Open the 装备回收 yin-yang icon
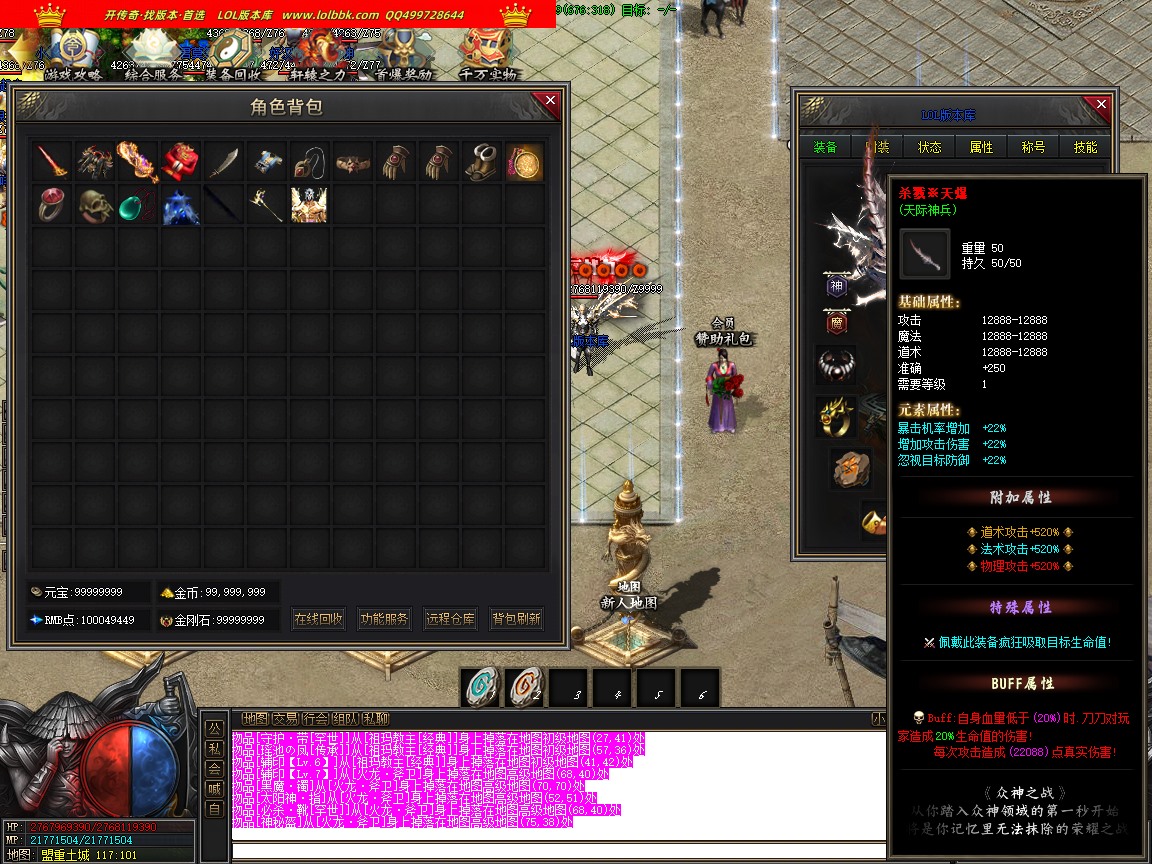This screenshot has width=1152, height=864. [232, 56]
